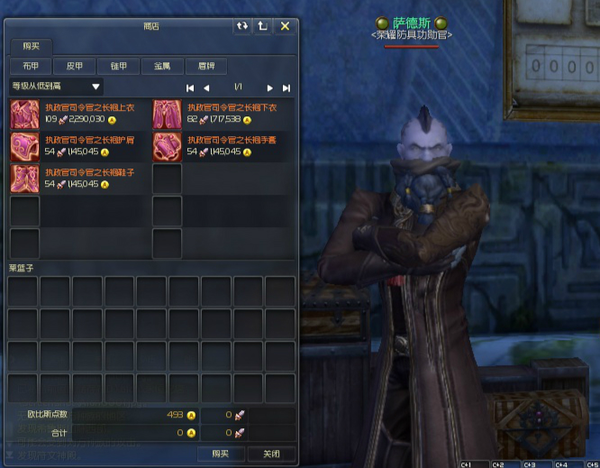
Task: Go to the next shop page
Action: click(270, 88)
